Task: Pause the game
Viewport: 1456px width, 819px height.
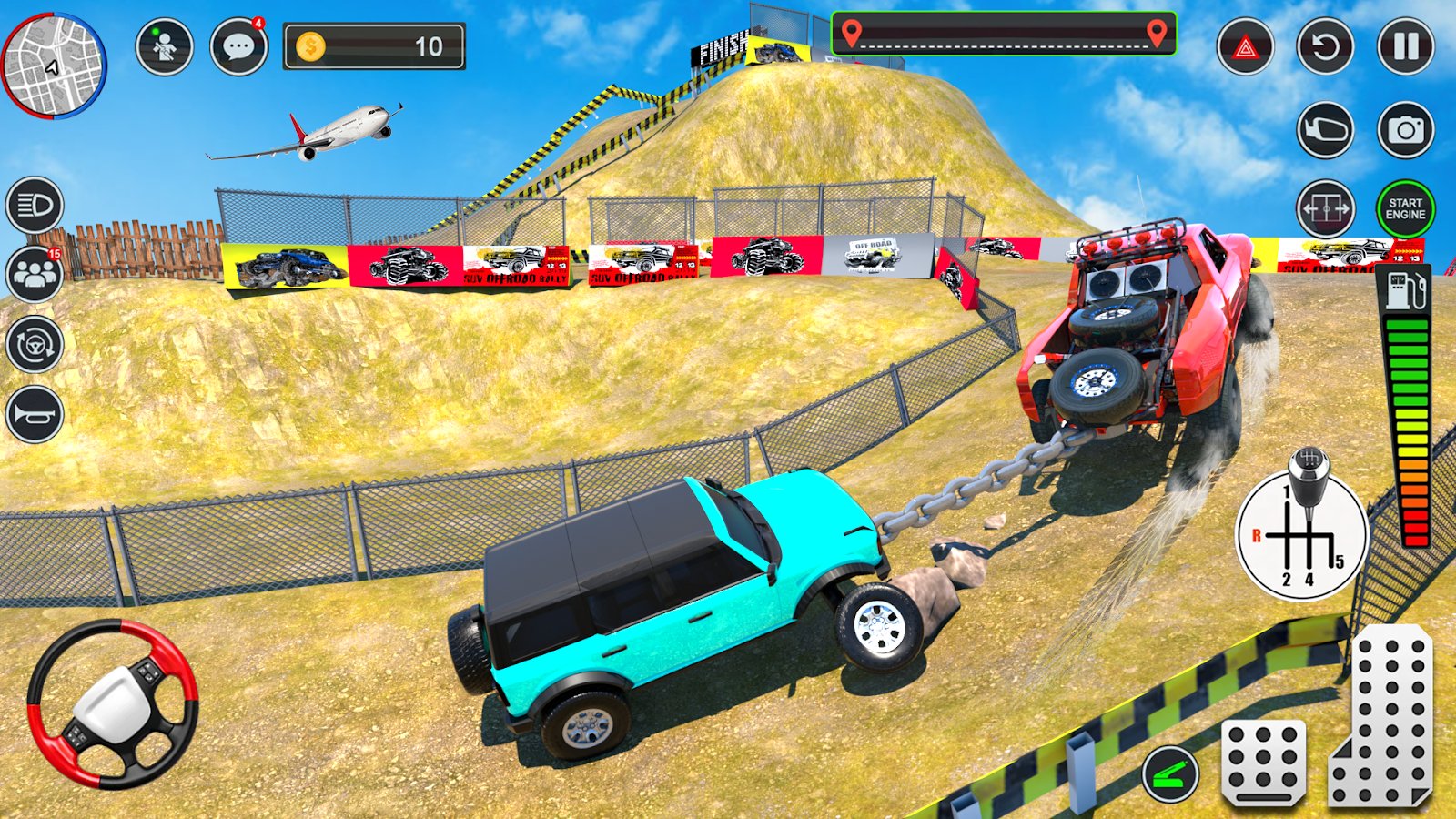Action: [1405, 46]
